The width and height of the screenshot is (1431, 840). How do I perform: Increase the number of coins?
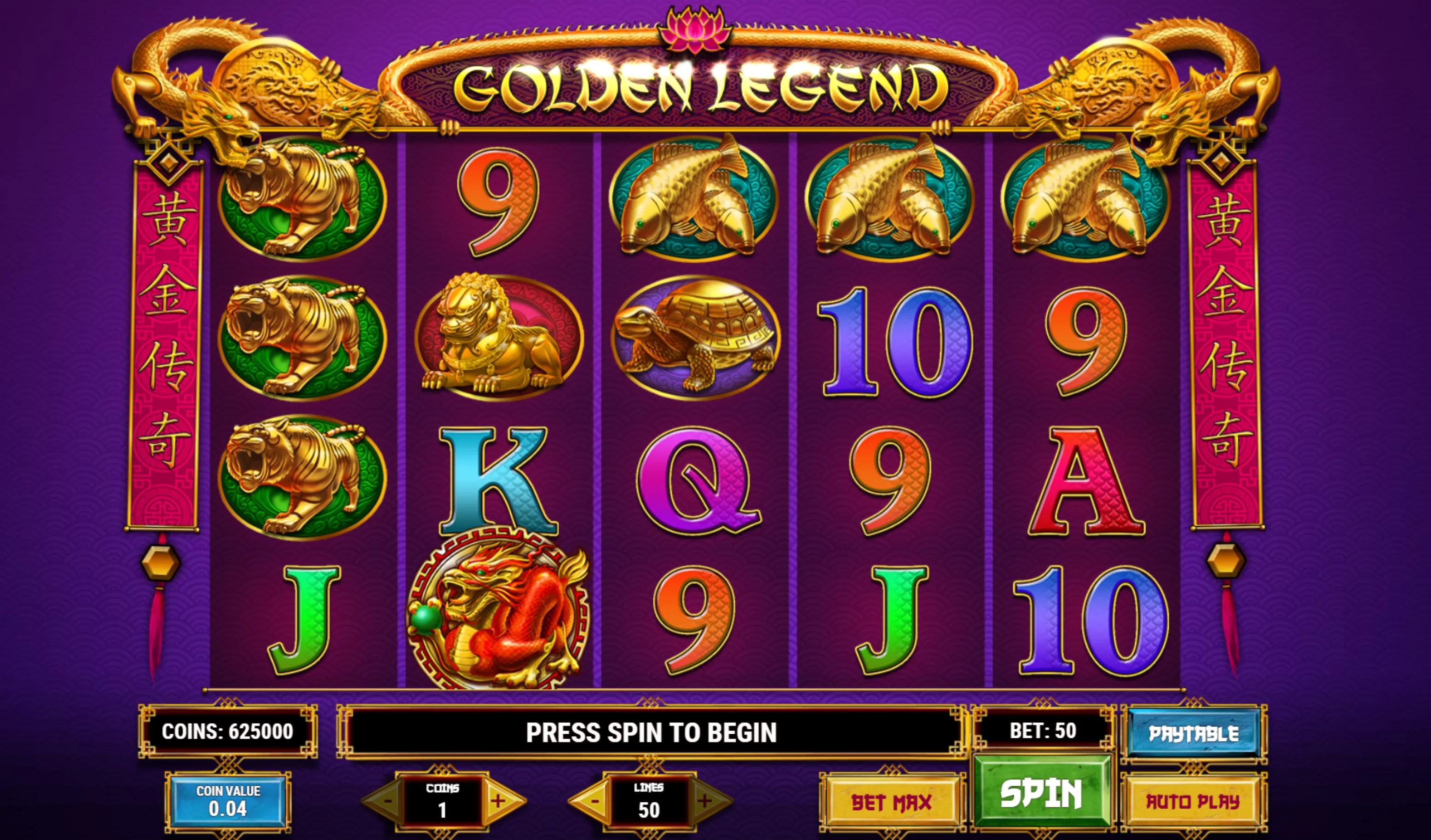point(499,800)
